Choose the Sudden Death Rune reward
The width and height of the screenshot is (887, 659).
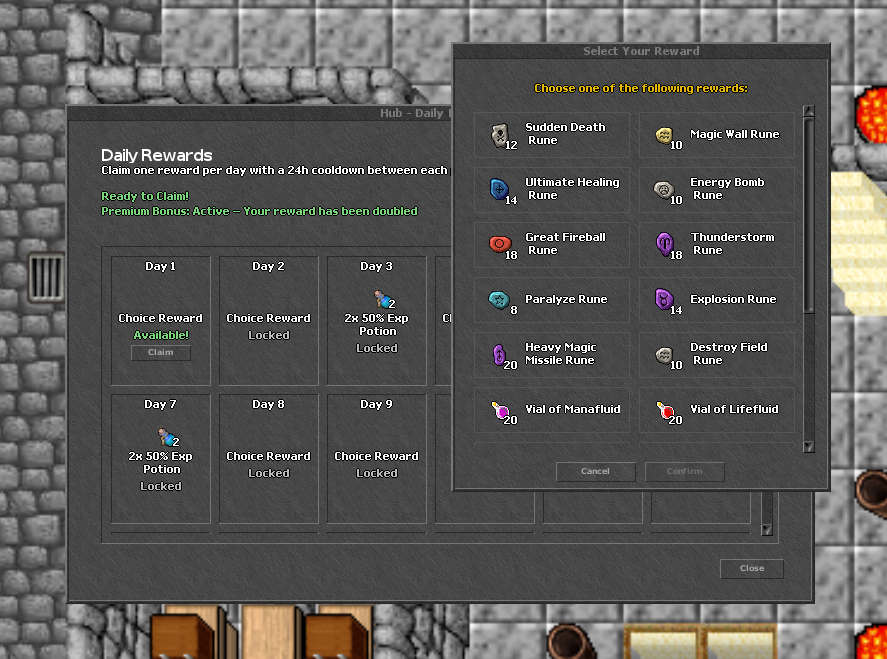point(552,134)
